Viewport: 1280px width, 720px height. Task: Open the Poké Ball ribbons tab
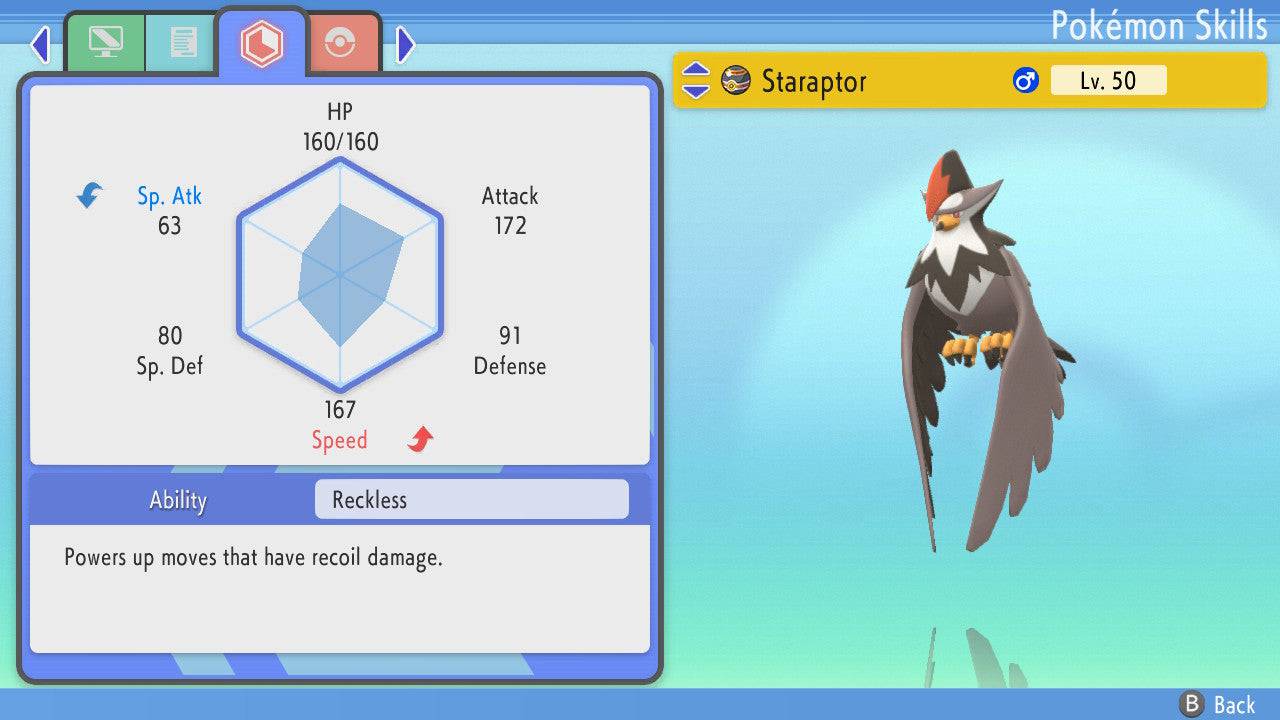(340, 43)
